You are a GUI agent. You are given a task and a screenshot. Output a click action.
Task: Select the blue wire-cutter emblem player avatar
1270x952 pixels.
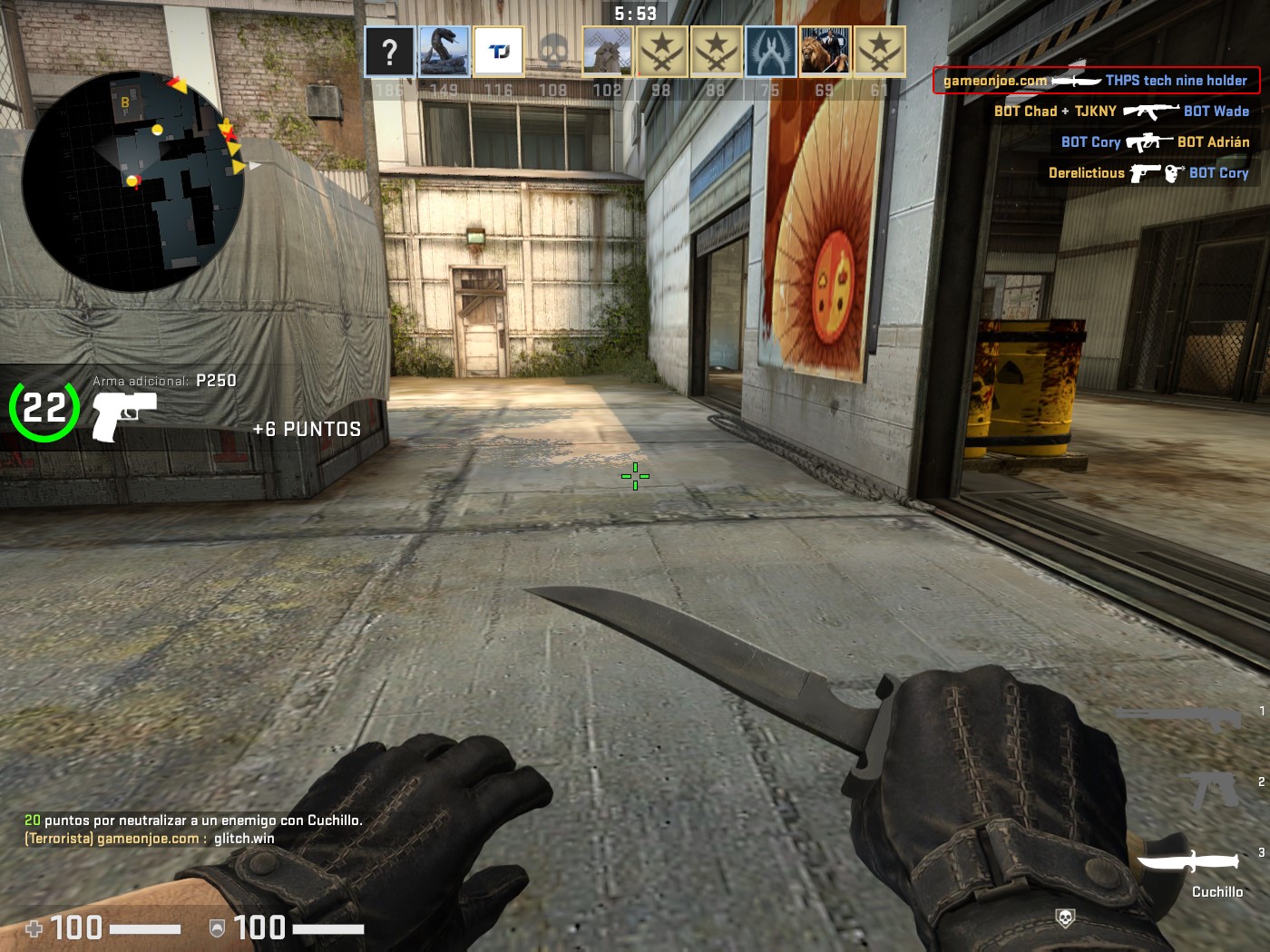pos(771,52)
